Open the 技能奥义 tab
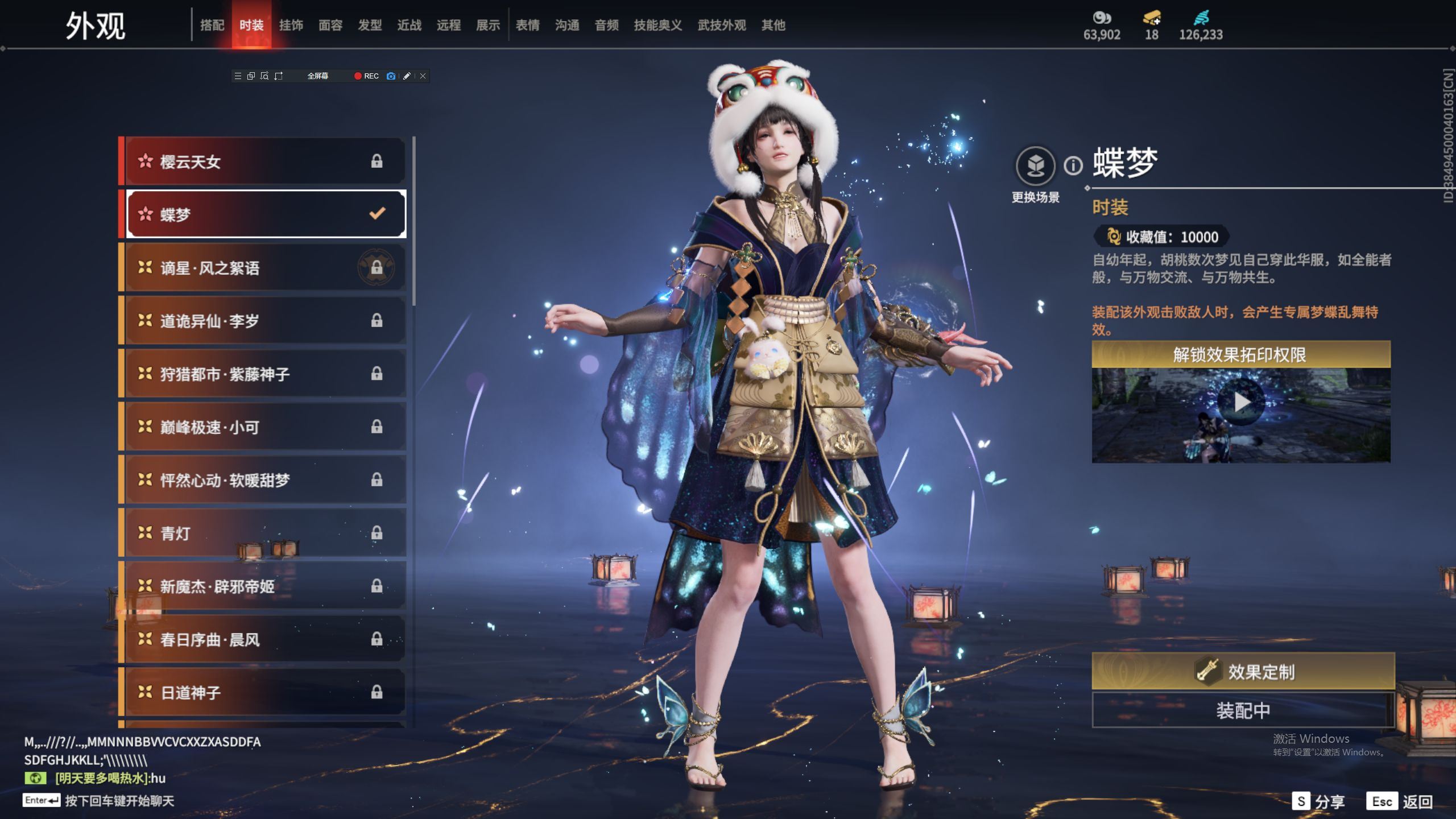Screen dimensions: 1456x819 (x=657, y=25)
